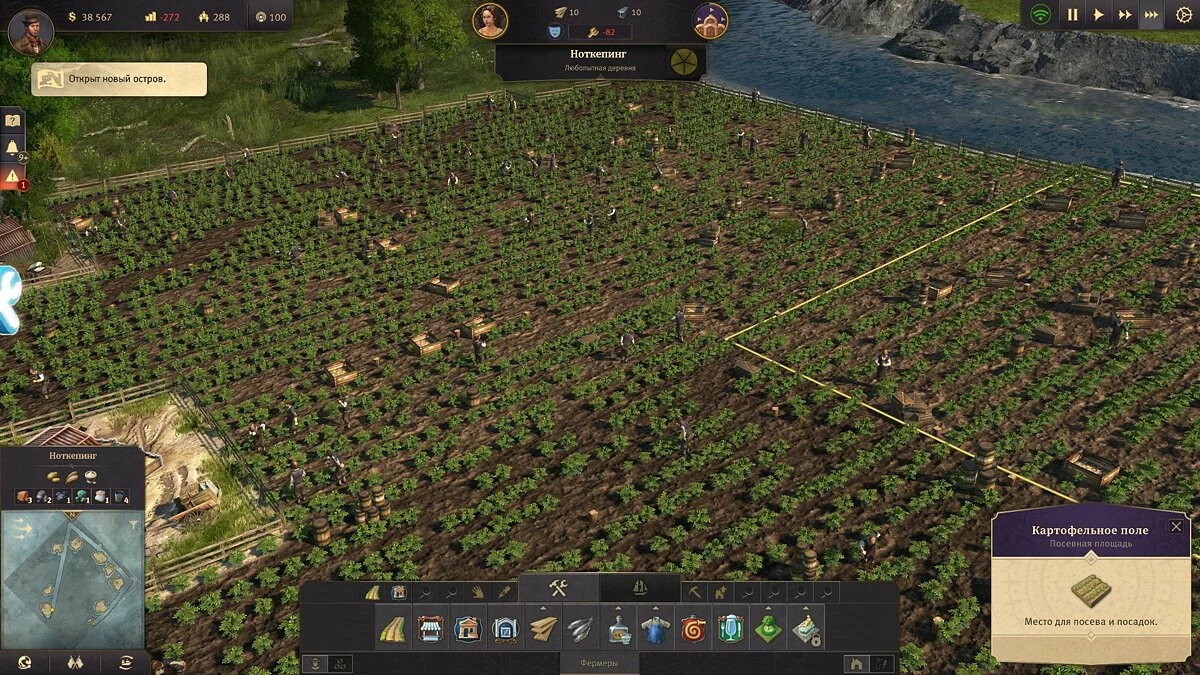Switch to double fast-forward speed
The width and height of the screenshot is (1200, 675).
coord(1125,15)
